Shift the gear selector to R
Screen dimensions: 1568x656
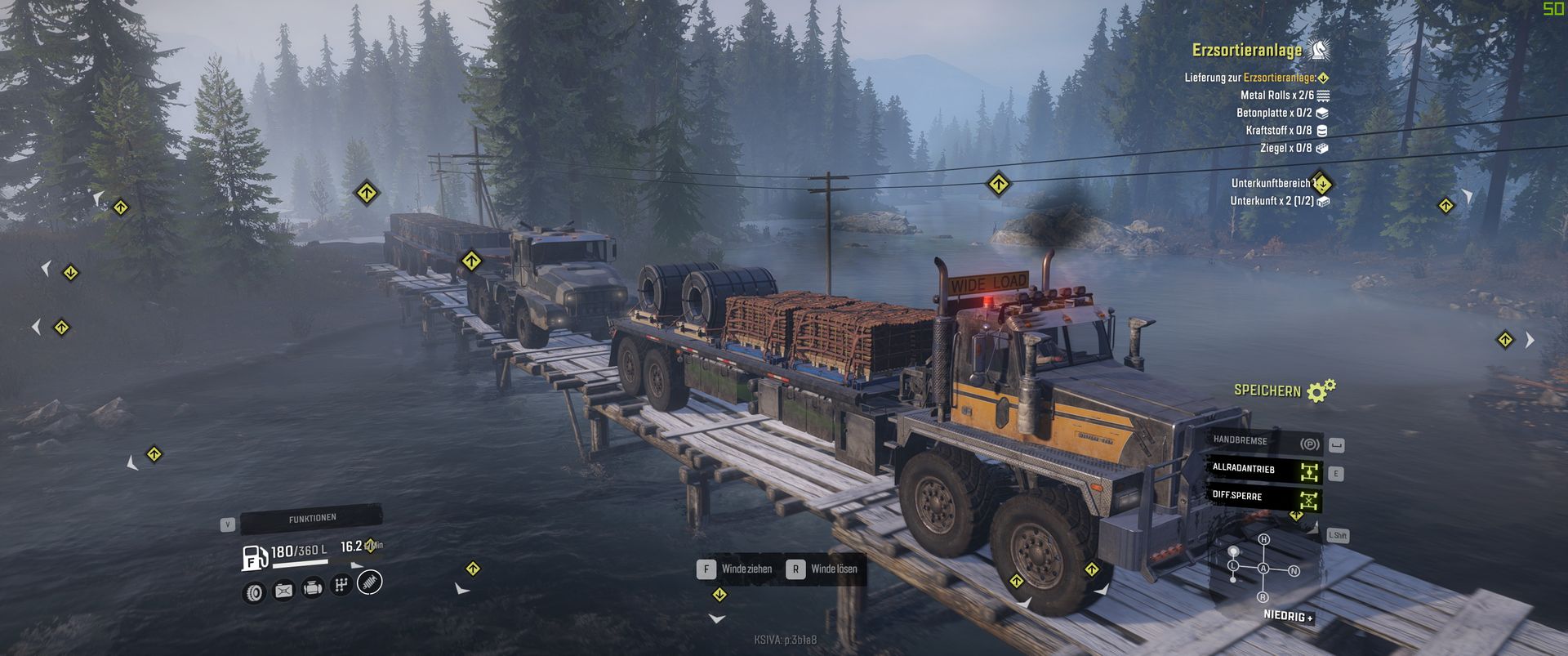pos(1263,598)
